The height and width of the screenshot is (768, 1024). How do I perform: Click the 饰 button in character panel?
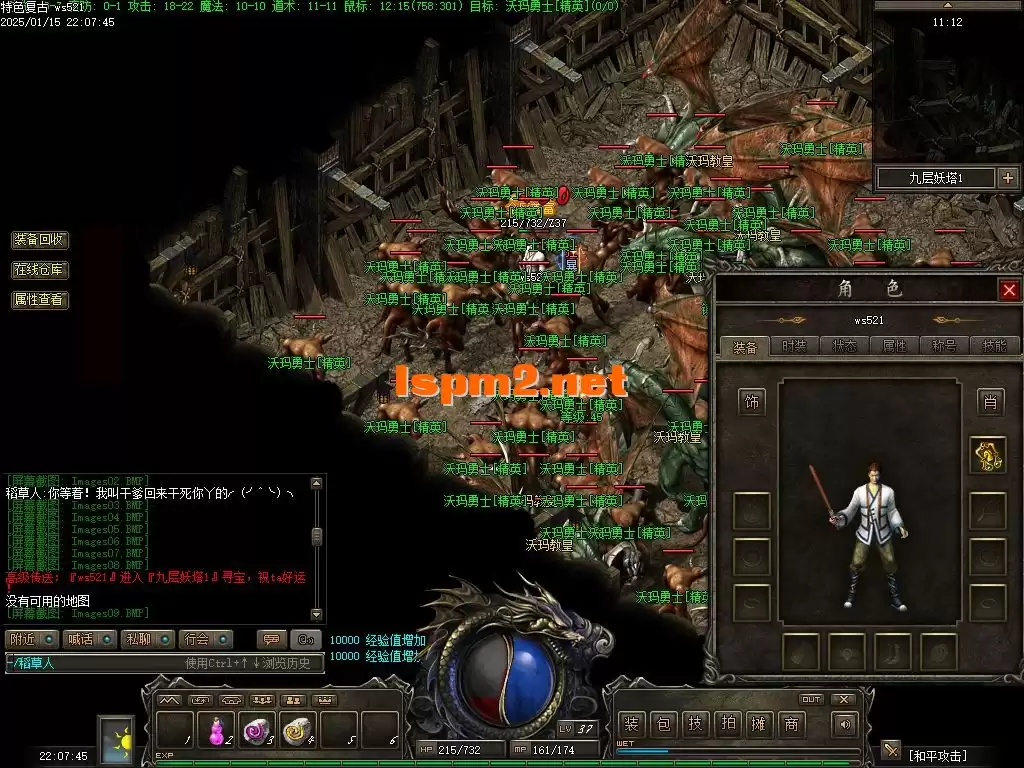[751, 402]
